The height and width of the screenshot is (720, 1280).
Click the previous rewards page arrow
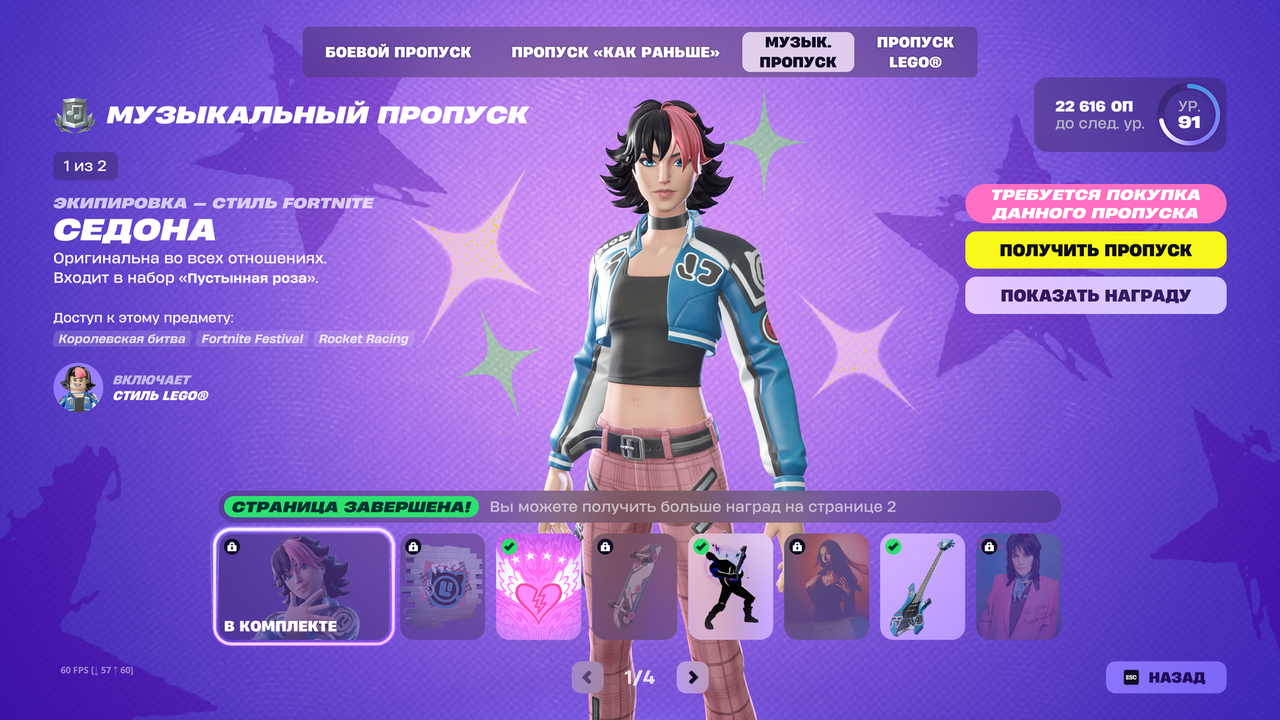(x=587, y=677)
